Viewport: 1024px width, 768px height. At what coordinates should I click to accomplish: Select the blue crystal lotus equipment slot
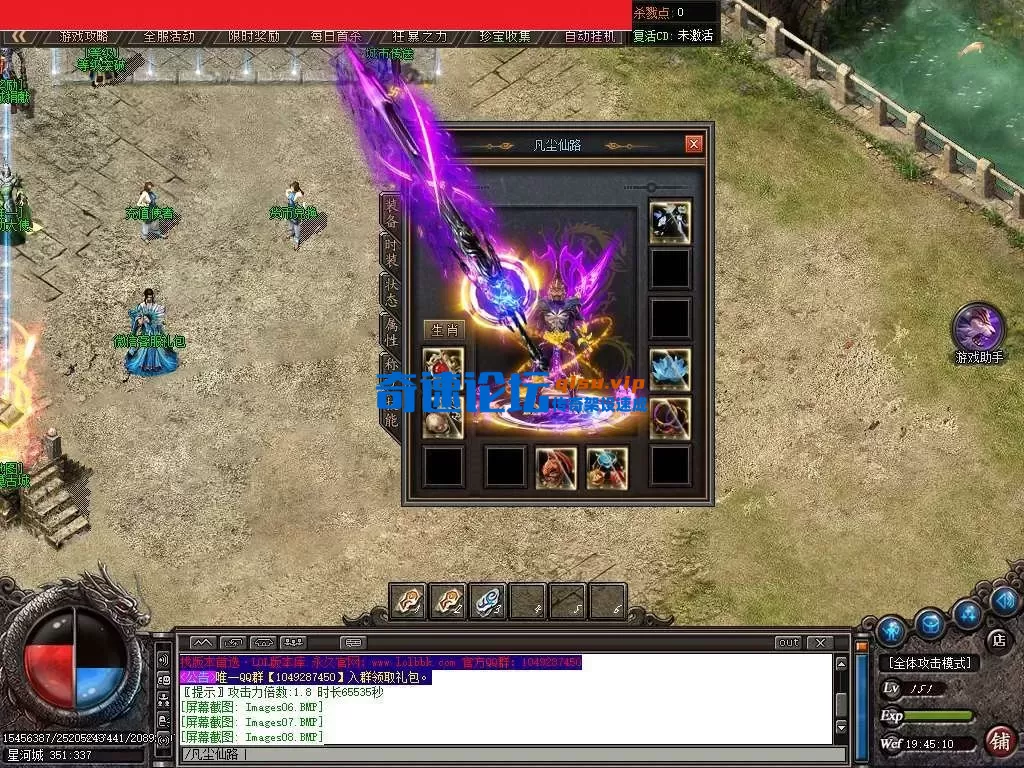click(669, 369)
